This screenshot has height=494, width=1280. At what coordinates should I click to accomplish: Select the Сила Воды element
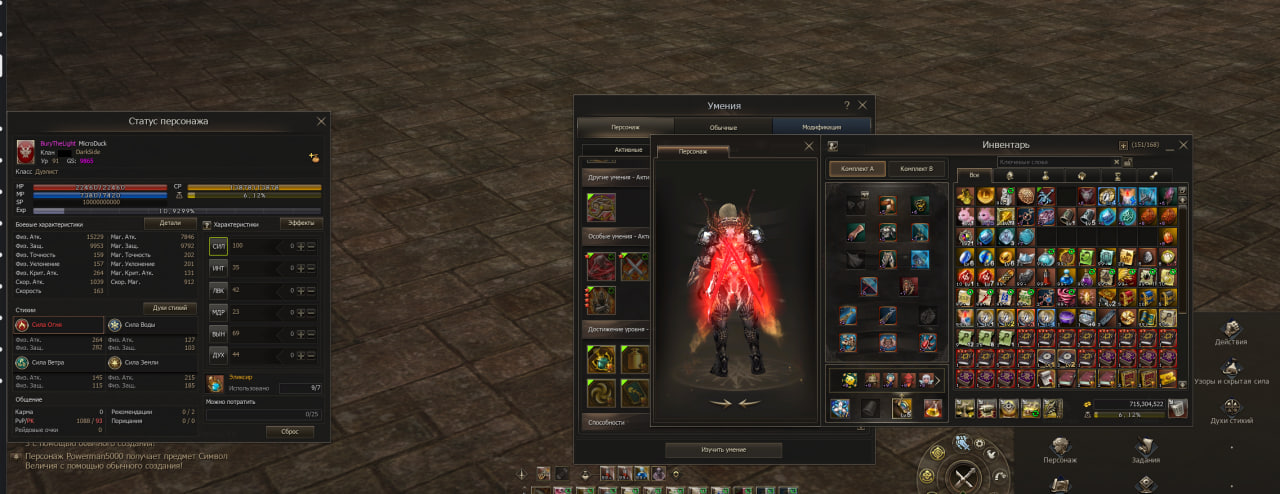[151, 325]
